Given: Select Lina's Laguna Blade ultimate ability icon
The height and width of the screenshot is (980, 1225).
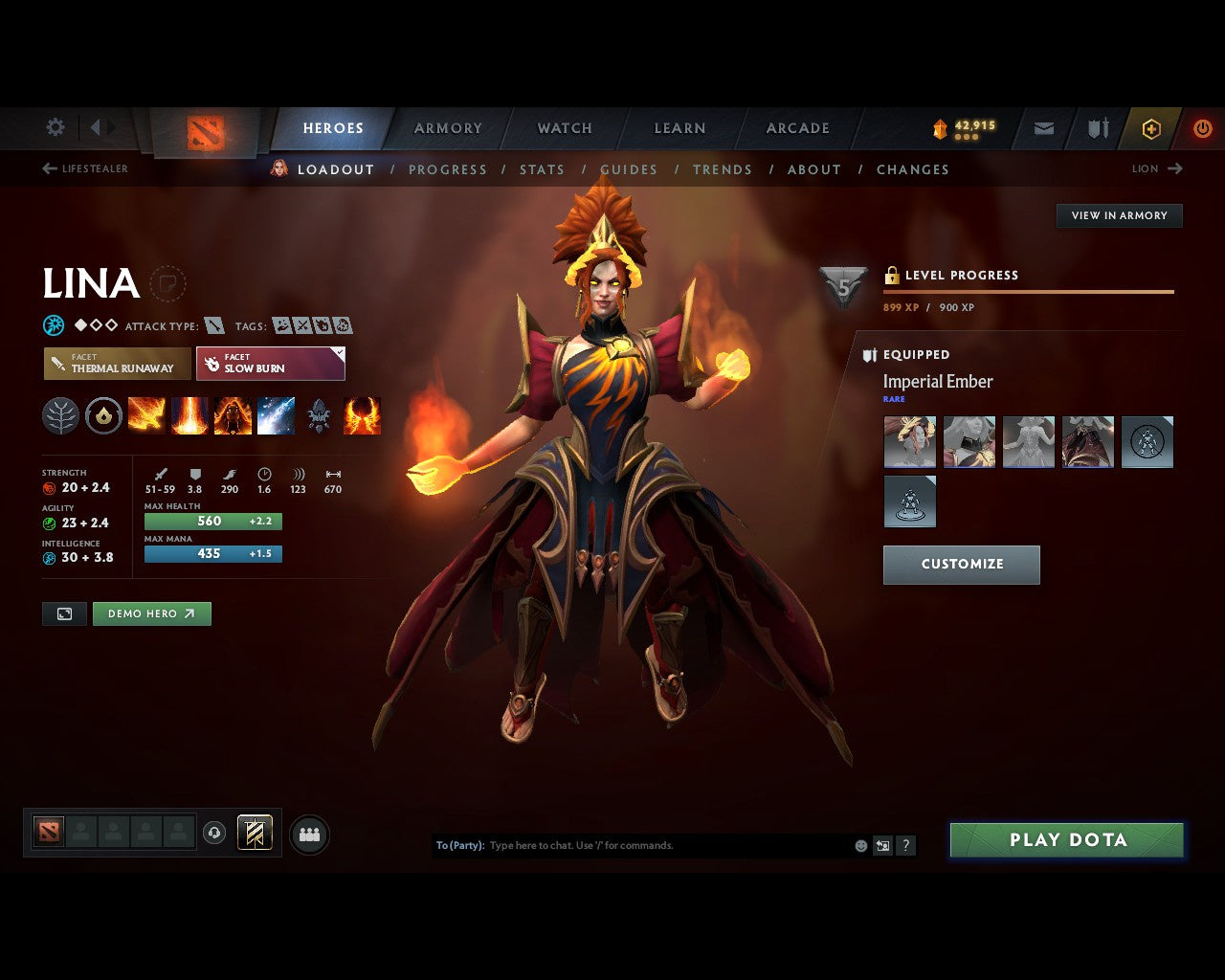Looking at the screenshot, I should pos(276,414).
